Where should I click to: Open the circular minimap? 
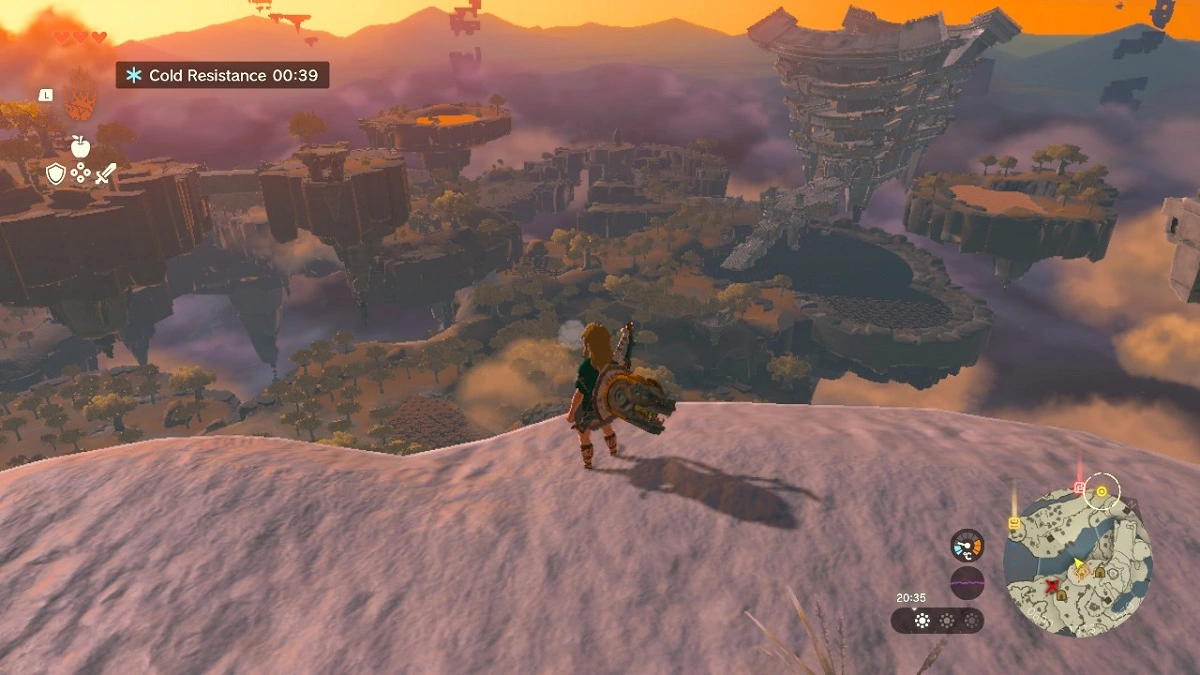[x=1077, y=562]
